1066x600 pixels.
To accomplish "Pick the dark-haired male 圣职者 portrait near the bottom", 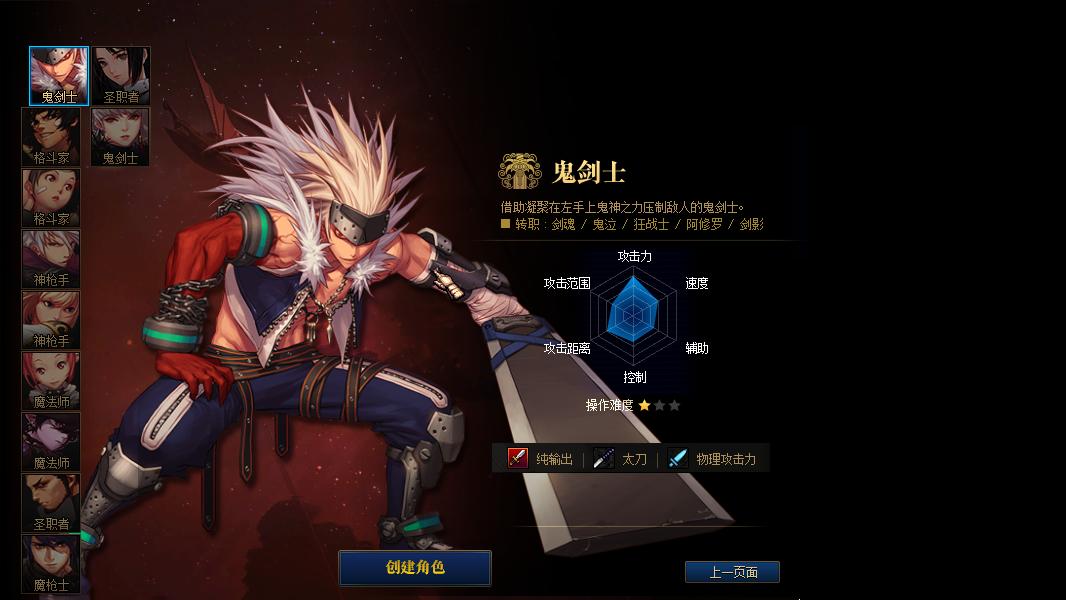I will tap(51, 503).
